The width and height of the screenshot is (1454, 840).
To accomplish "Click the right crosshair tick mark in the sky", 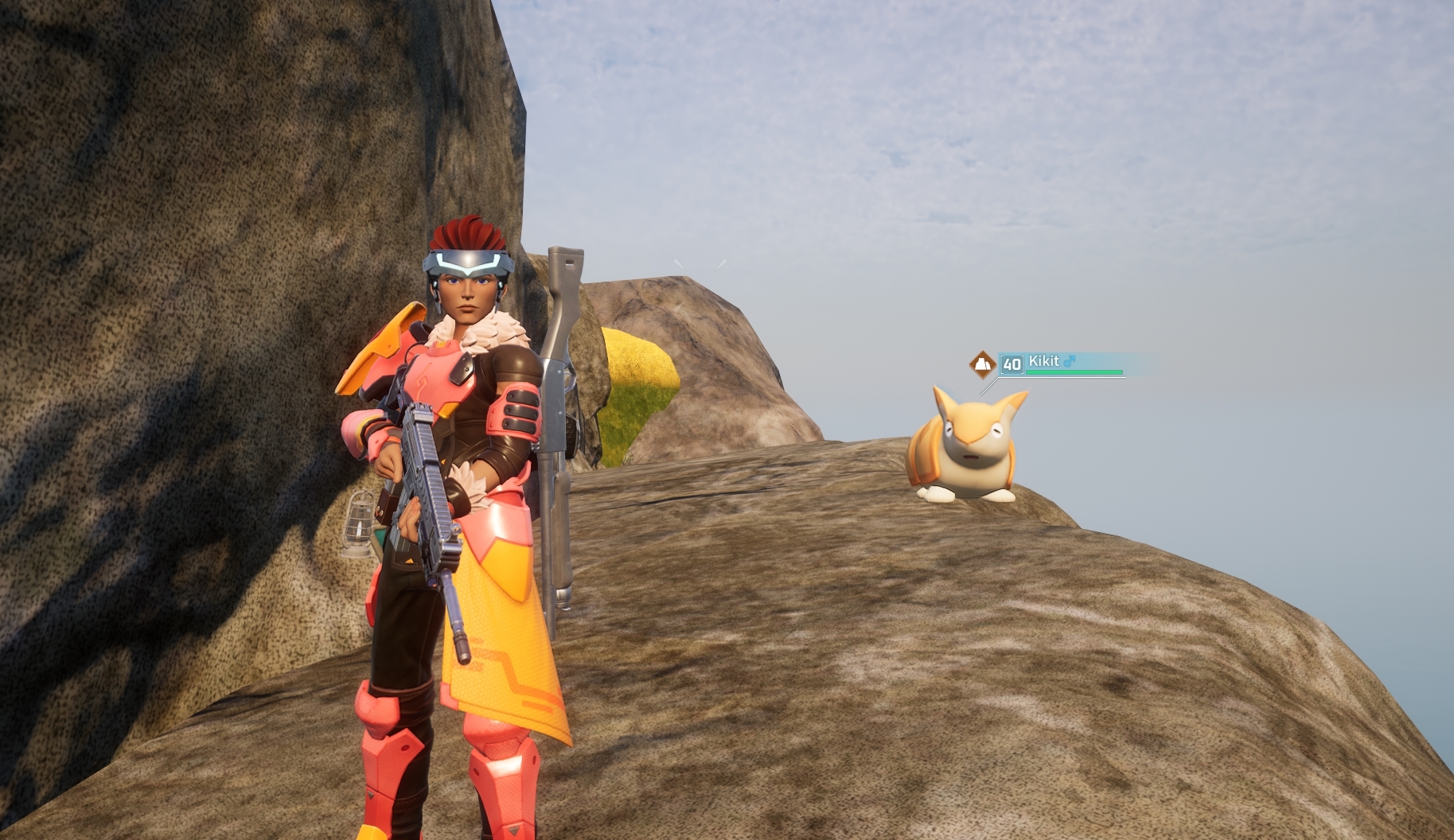I will pos(721,263).
